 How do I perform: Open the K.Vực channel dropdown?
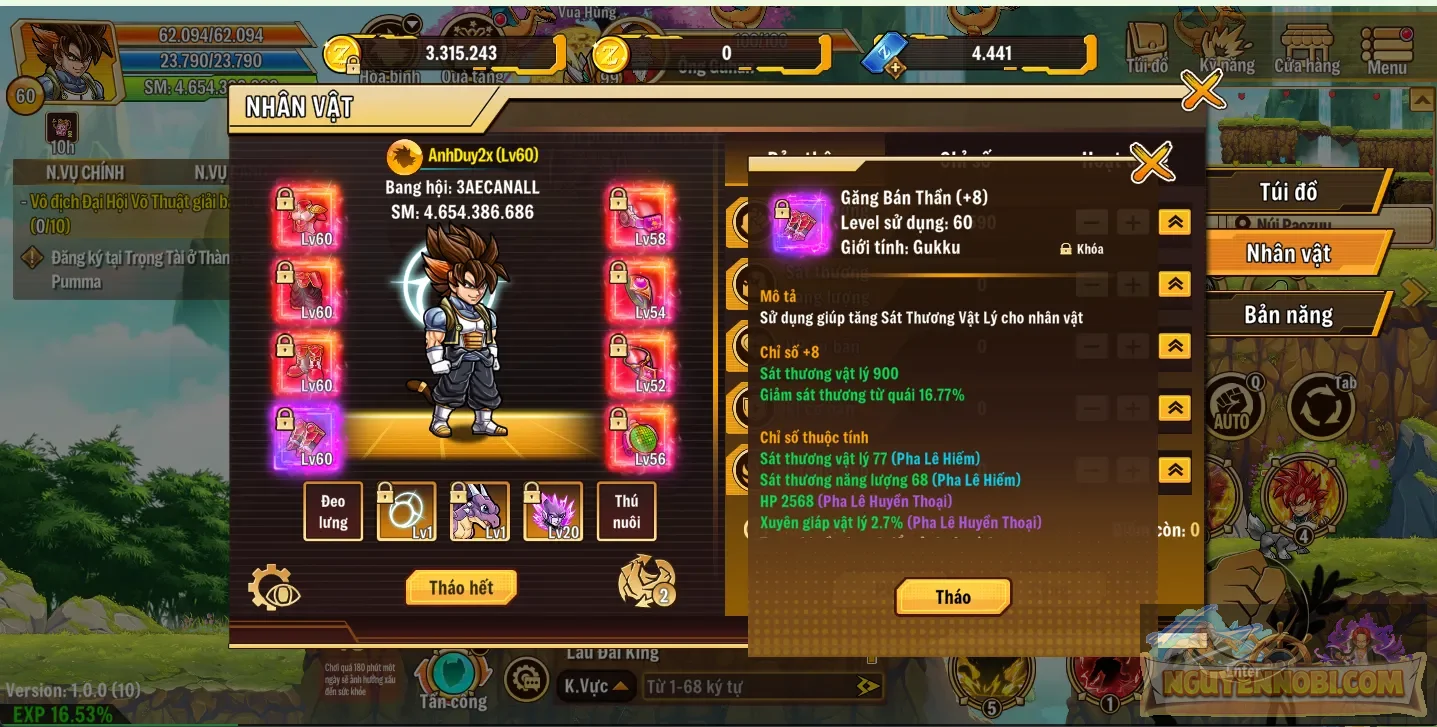point(595,687)
